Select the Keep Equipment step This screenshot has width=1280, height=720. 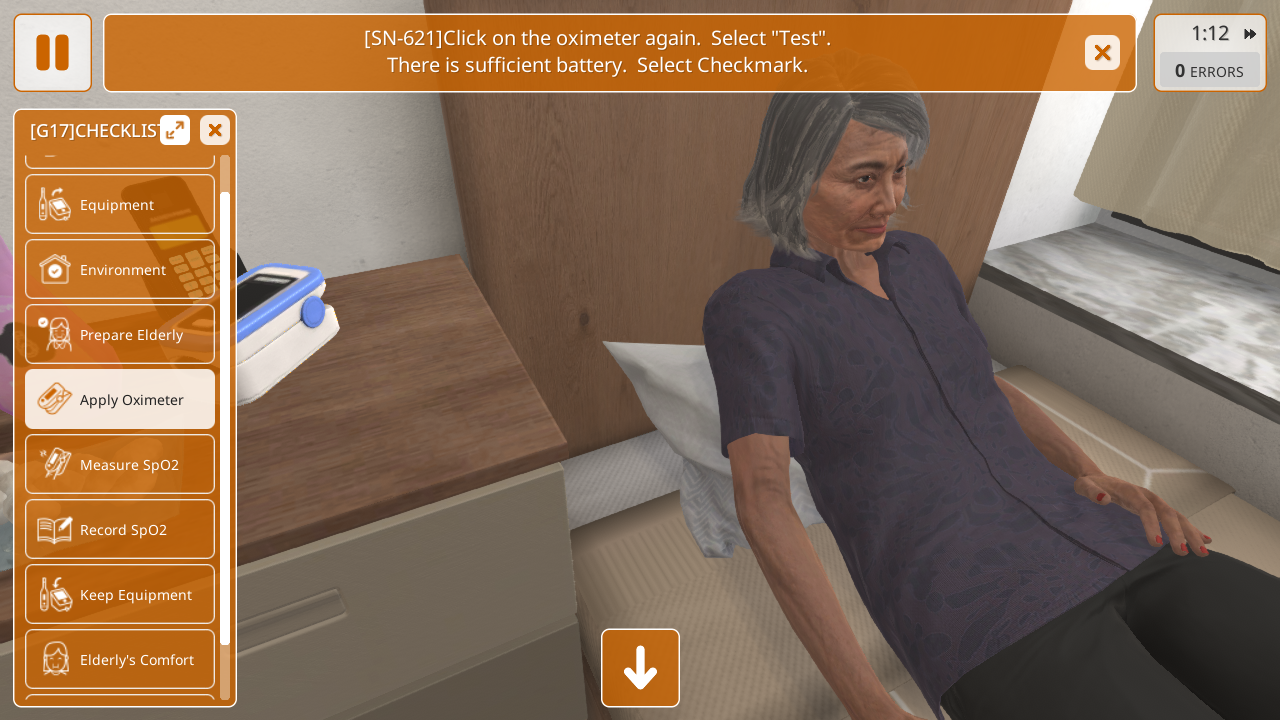(120, 594)
